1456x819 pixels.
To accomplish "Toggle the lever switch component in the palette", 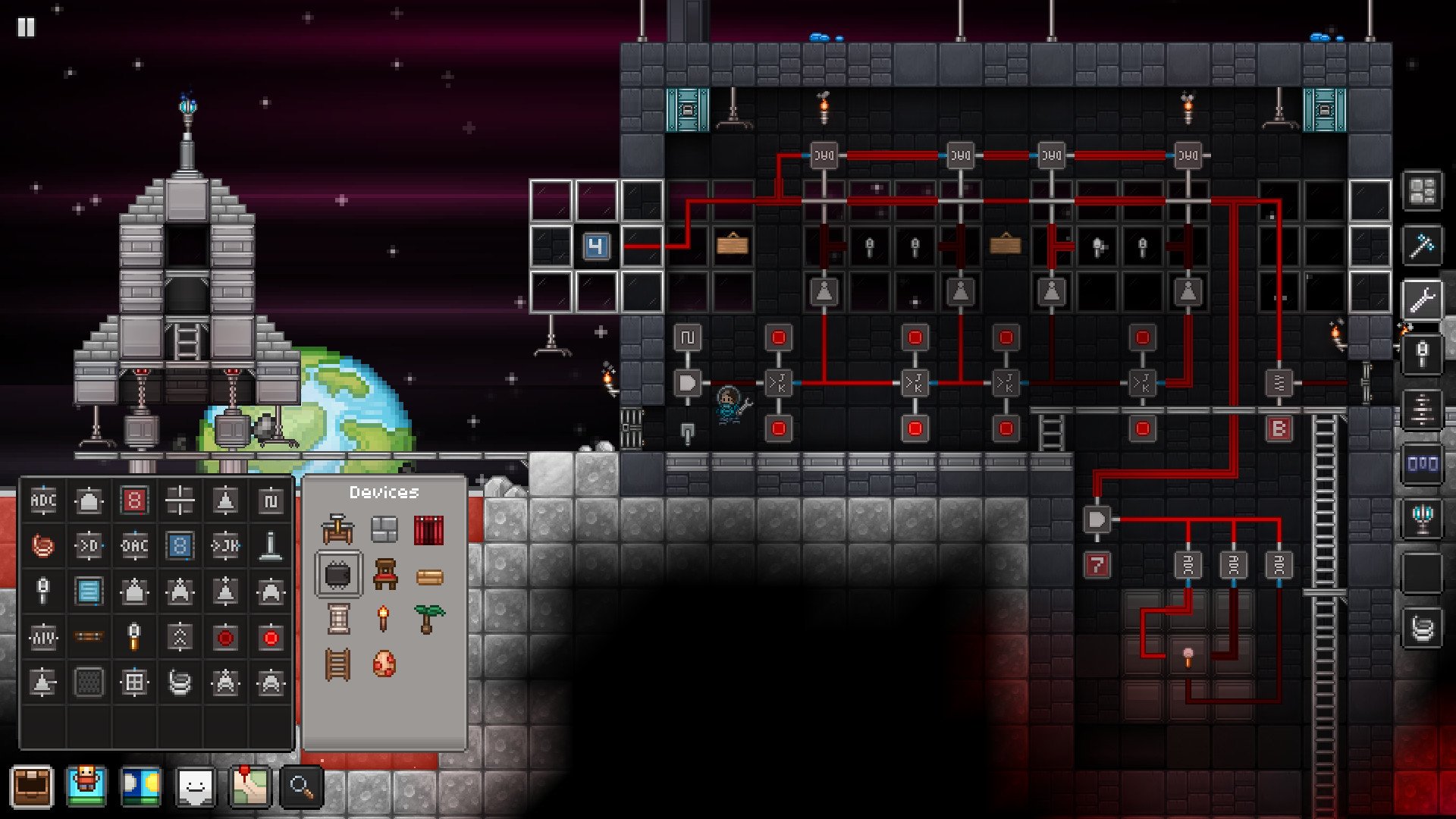I will pos(271,544).
